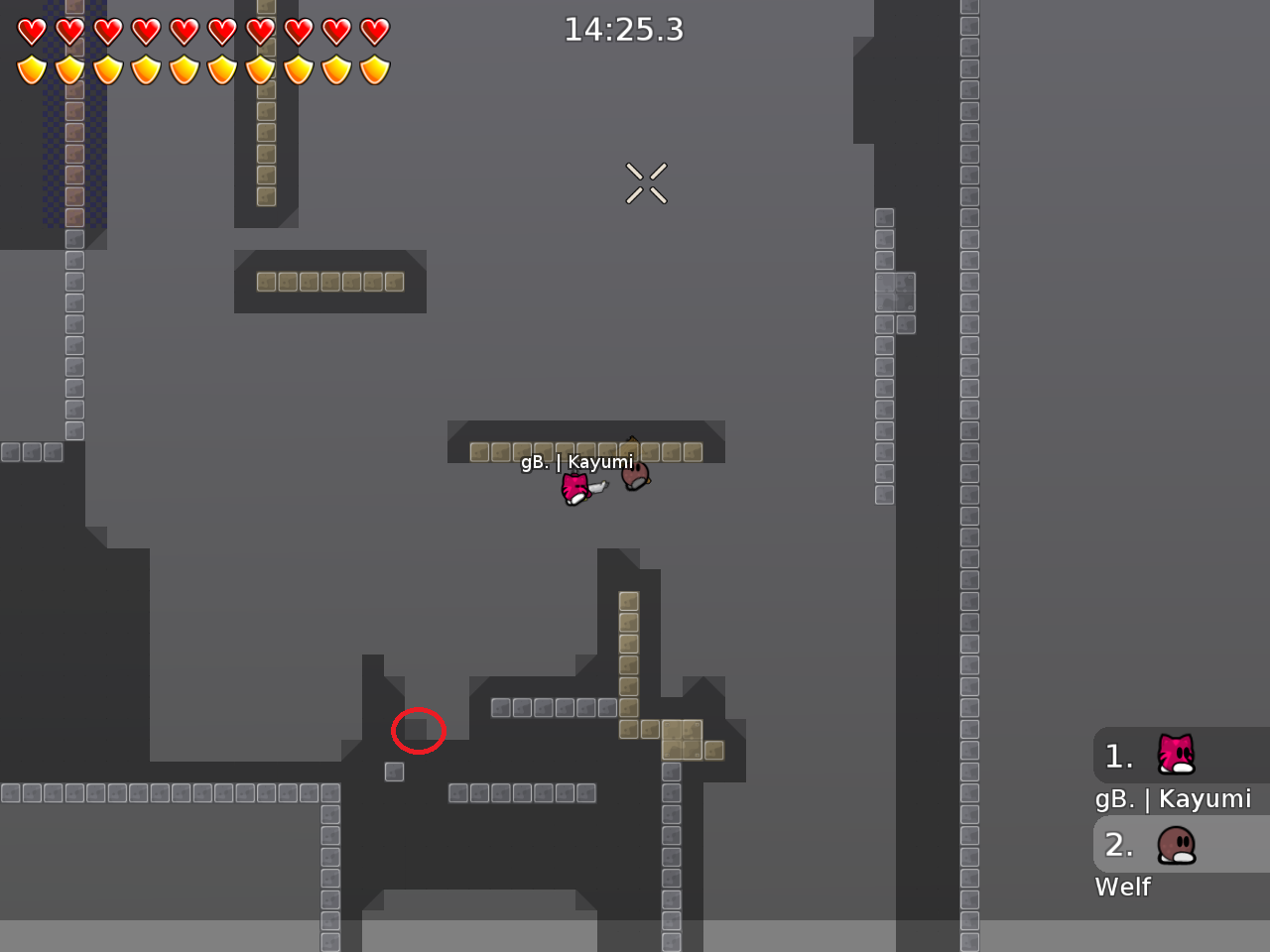Click the first golden shield armor icon

pyautogui.click(x=30, y=70)
